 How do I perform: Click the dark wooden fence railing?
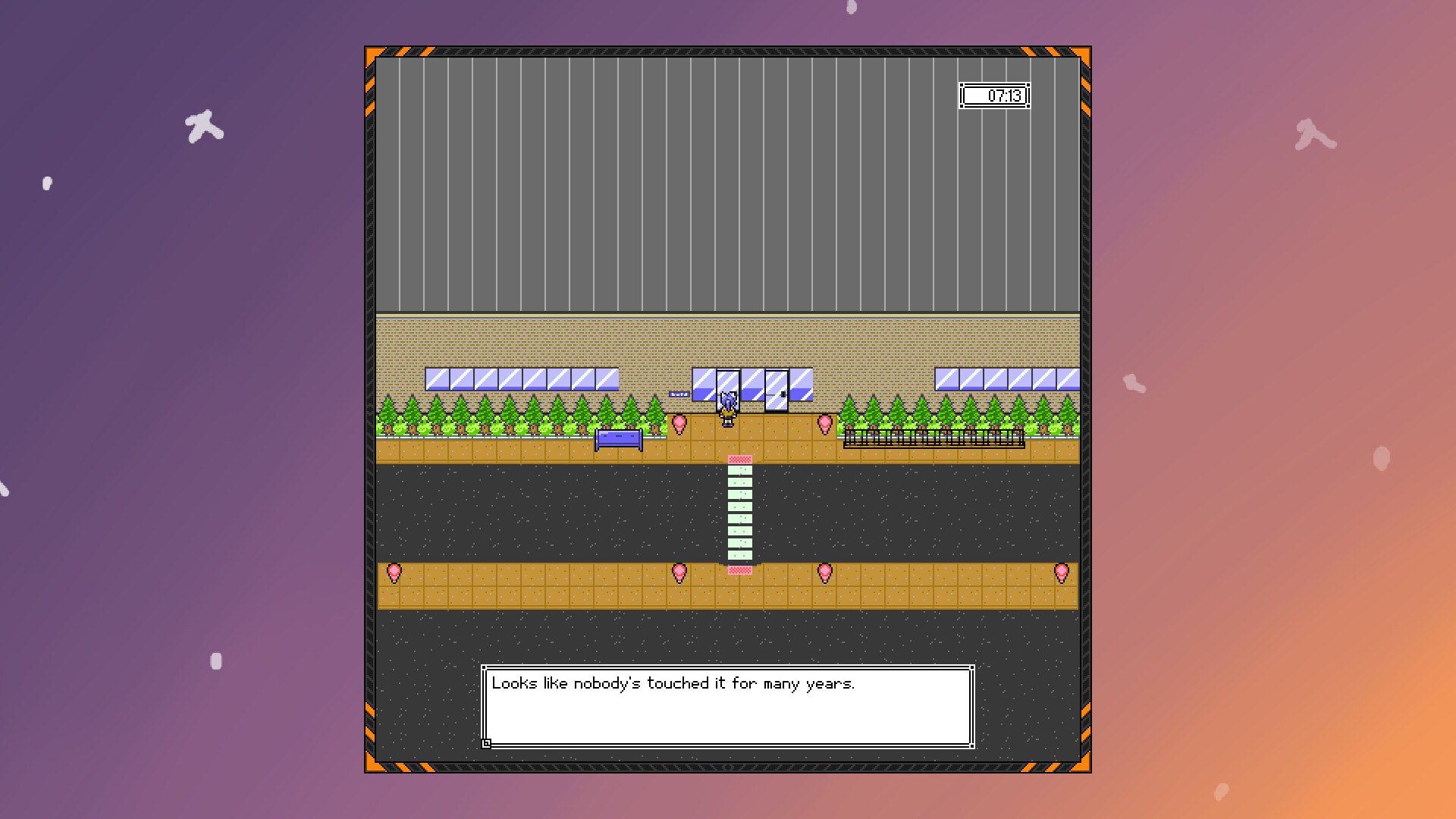coord(933,438)
